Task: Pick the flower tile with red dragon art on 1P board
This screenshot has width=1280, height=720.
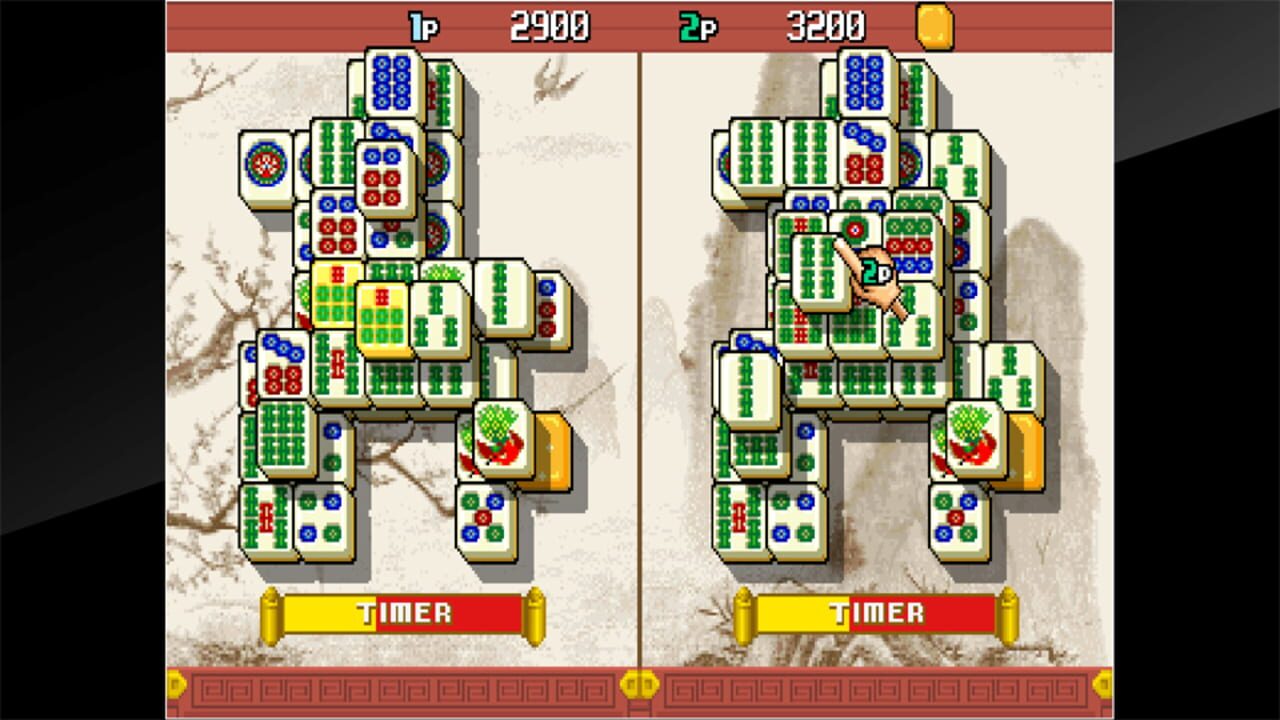Action: (x=498, y=438)
